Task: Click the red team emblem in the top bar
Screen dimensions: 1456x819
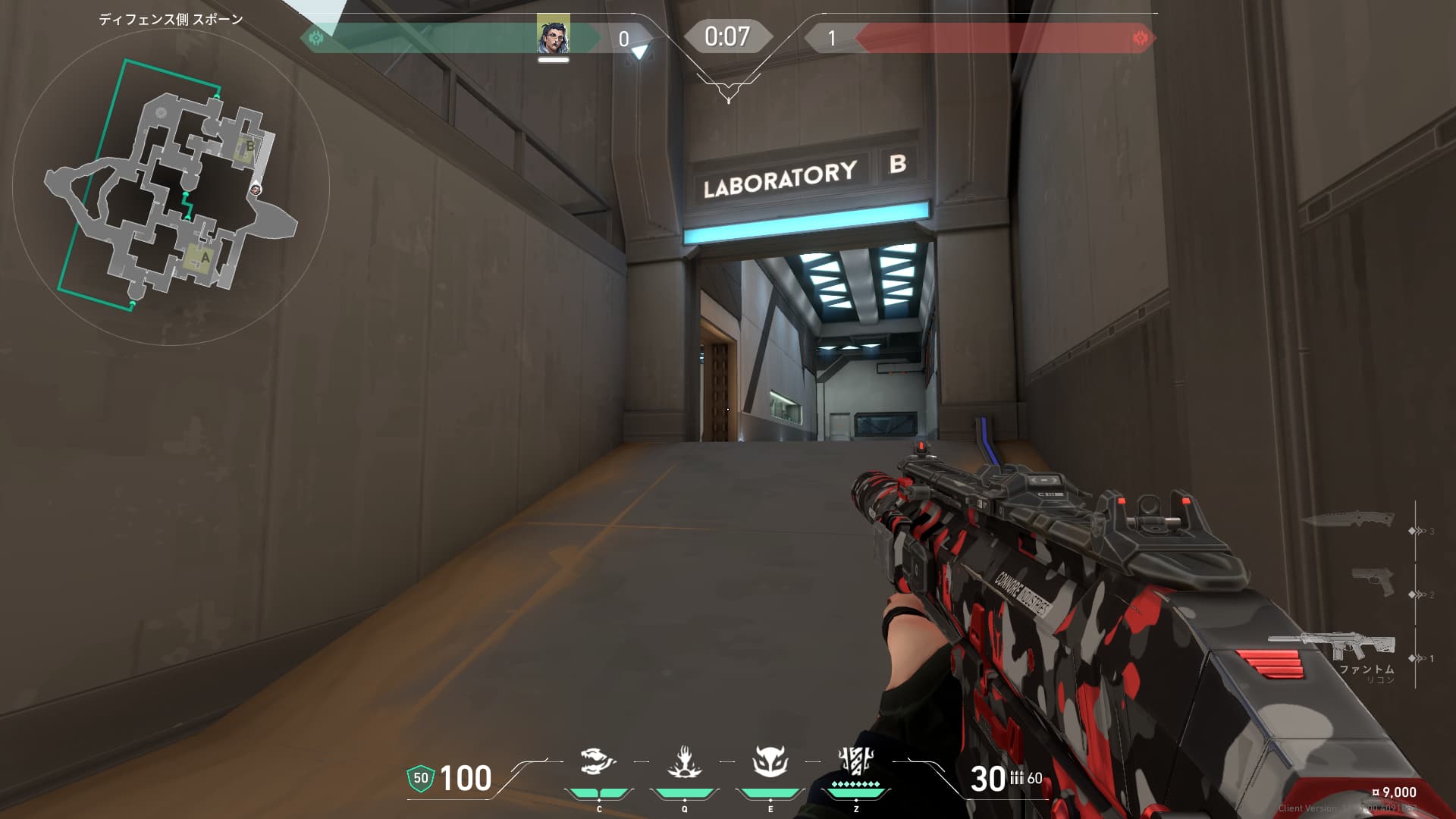Action: tap(1139, 38)
